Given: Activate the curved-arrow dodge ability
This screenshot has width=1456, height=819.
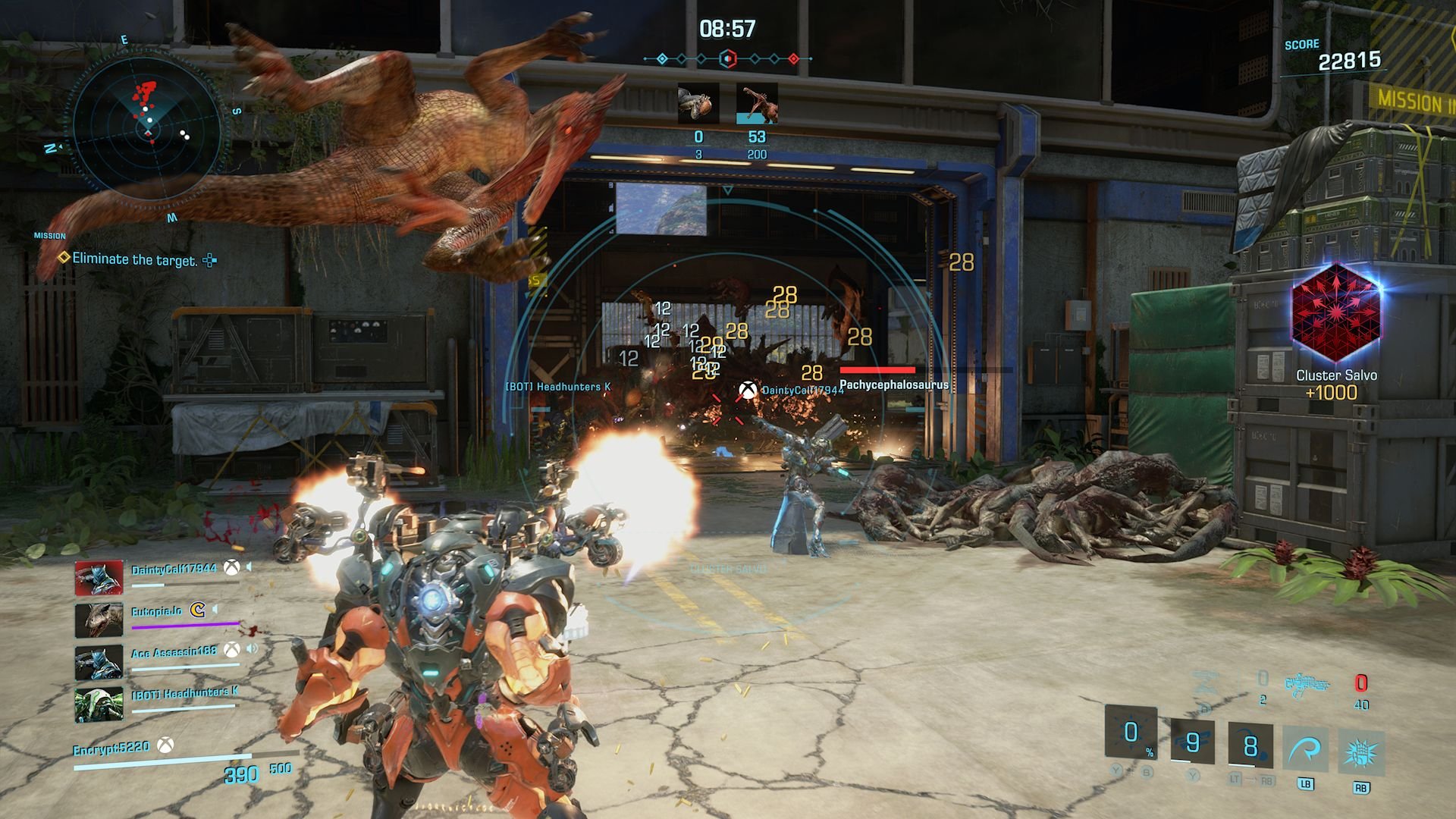Looking at the screenshot, I should click(1305, 751).
